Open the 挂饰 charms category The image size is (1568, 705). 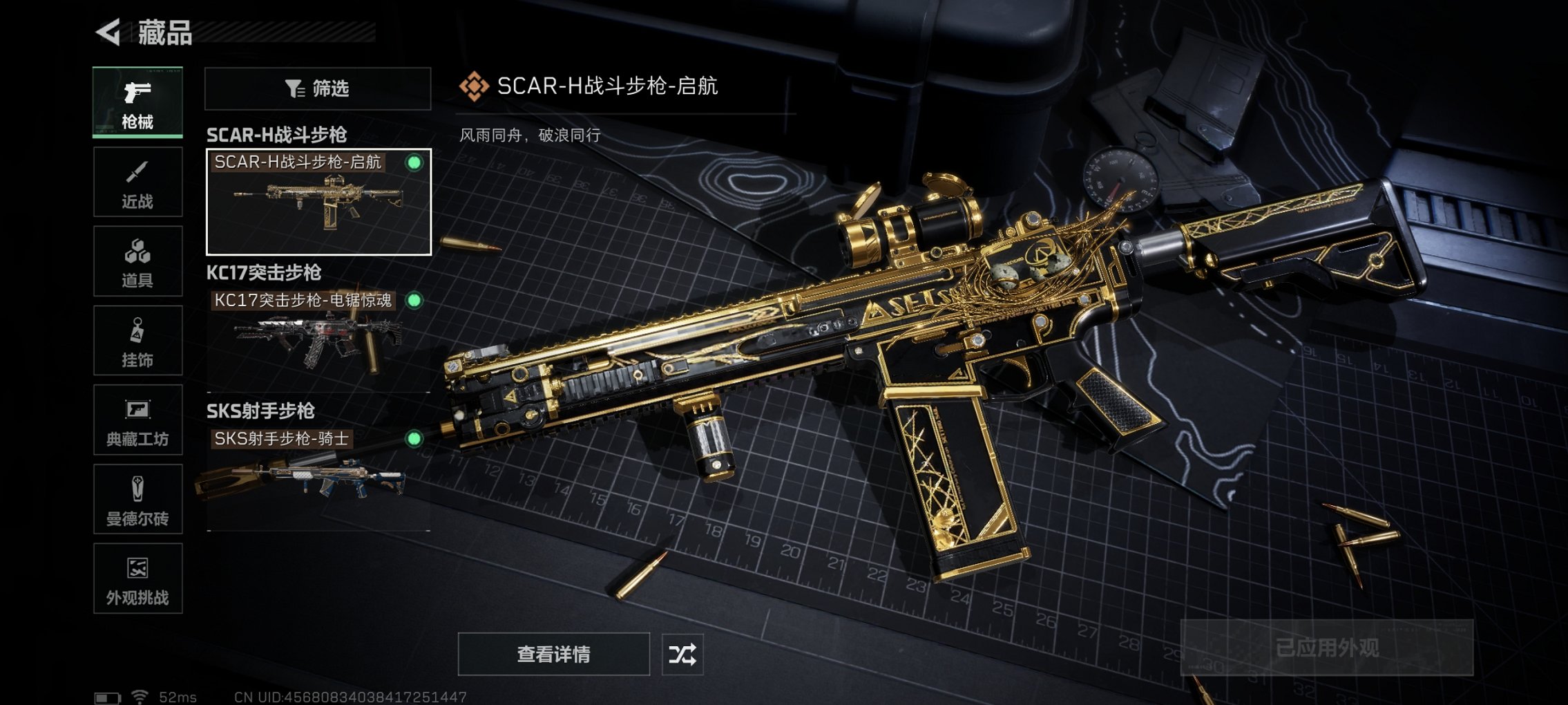(x=137, y=340)
